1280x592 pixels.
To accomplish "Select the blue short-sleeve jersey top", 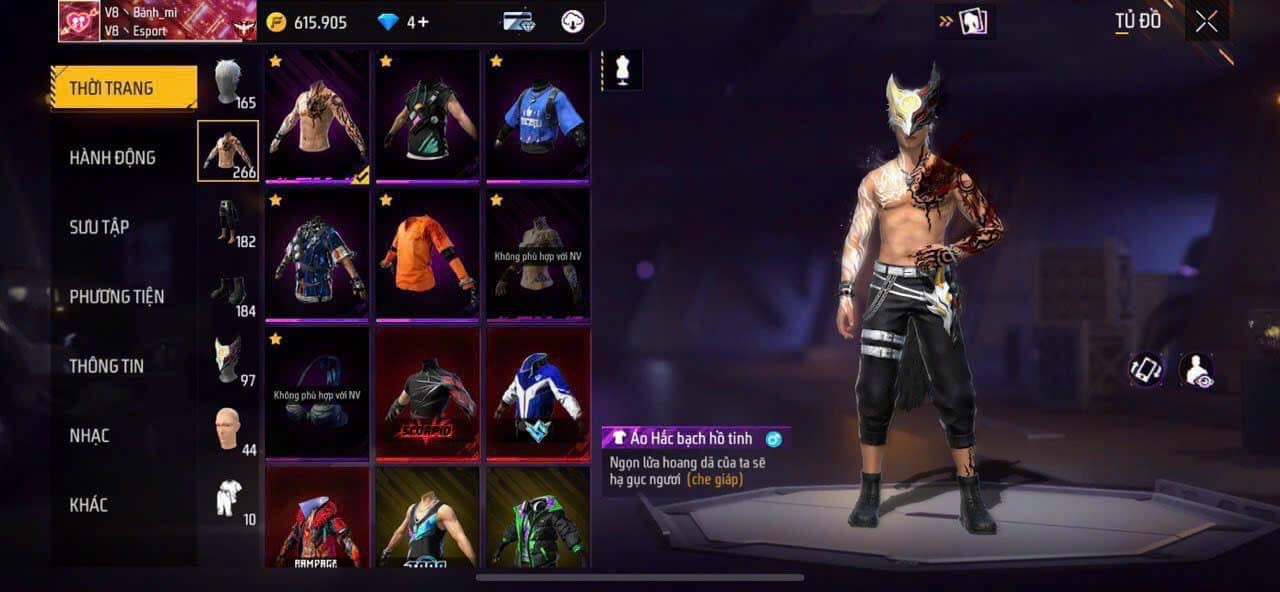I will (x=538, y=117).
